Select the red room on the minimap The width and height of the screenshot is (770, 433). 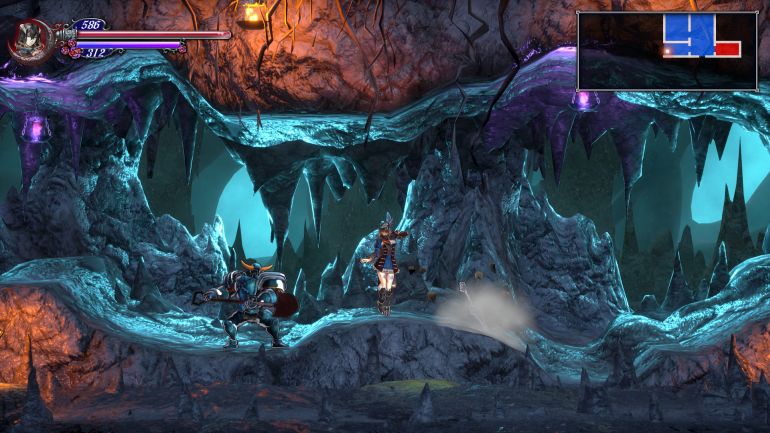pyautogui.click(x=727, y=48)
